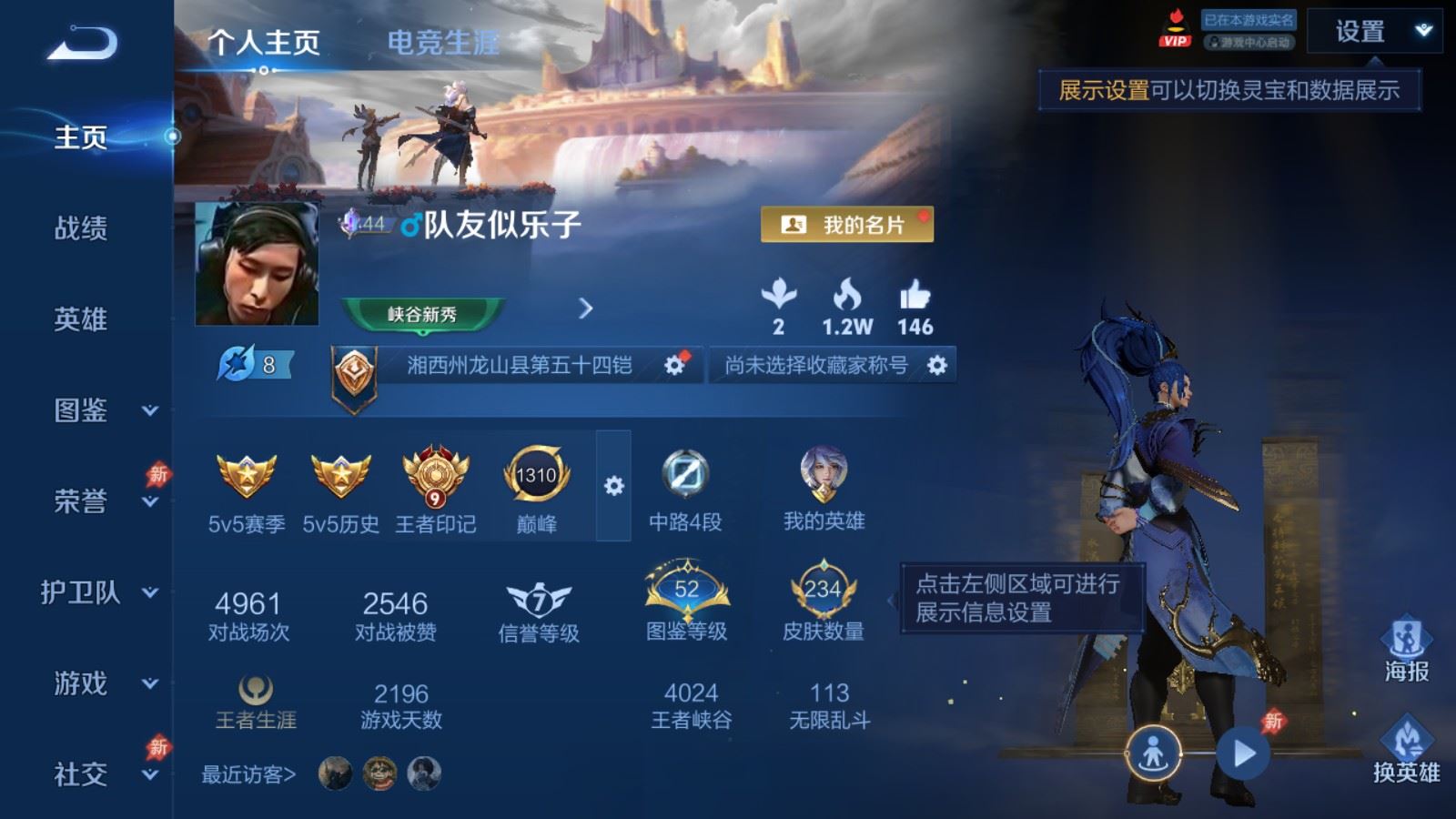Open the 设置 dropdown
Viewport: 1456px width, 819px height.
pyautogui.click(x=1374, y=32)
